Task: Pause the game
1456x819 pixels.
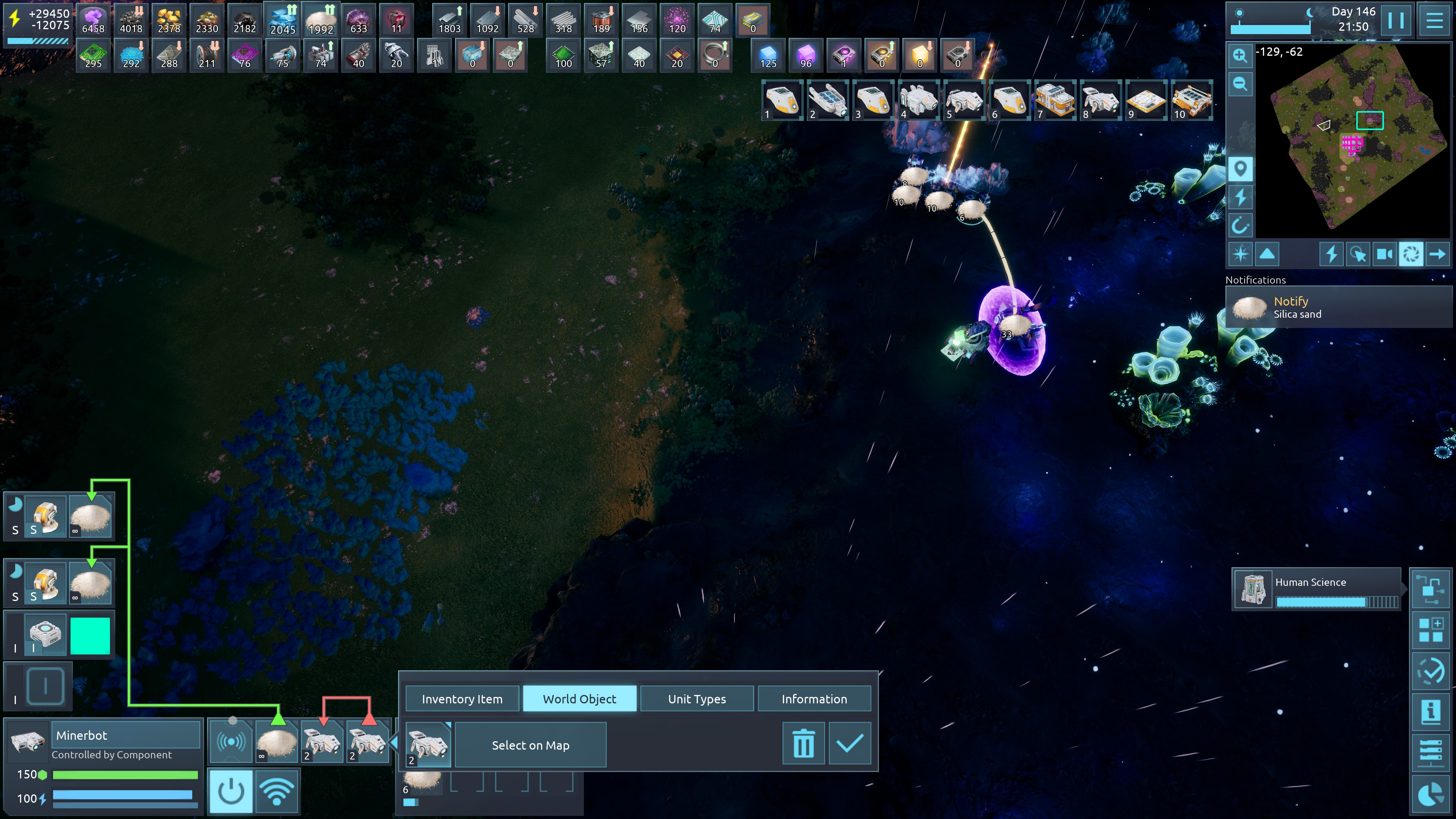Action: pos(1396,20)
